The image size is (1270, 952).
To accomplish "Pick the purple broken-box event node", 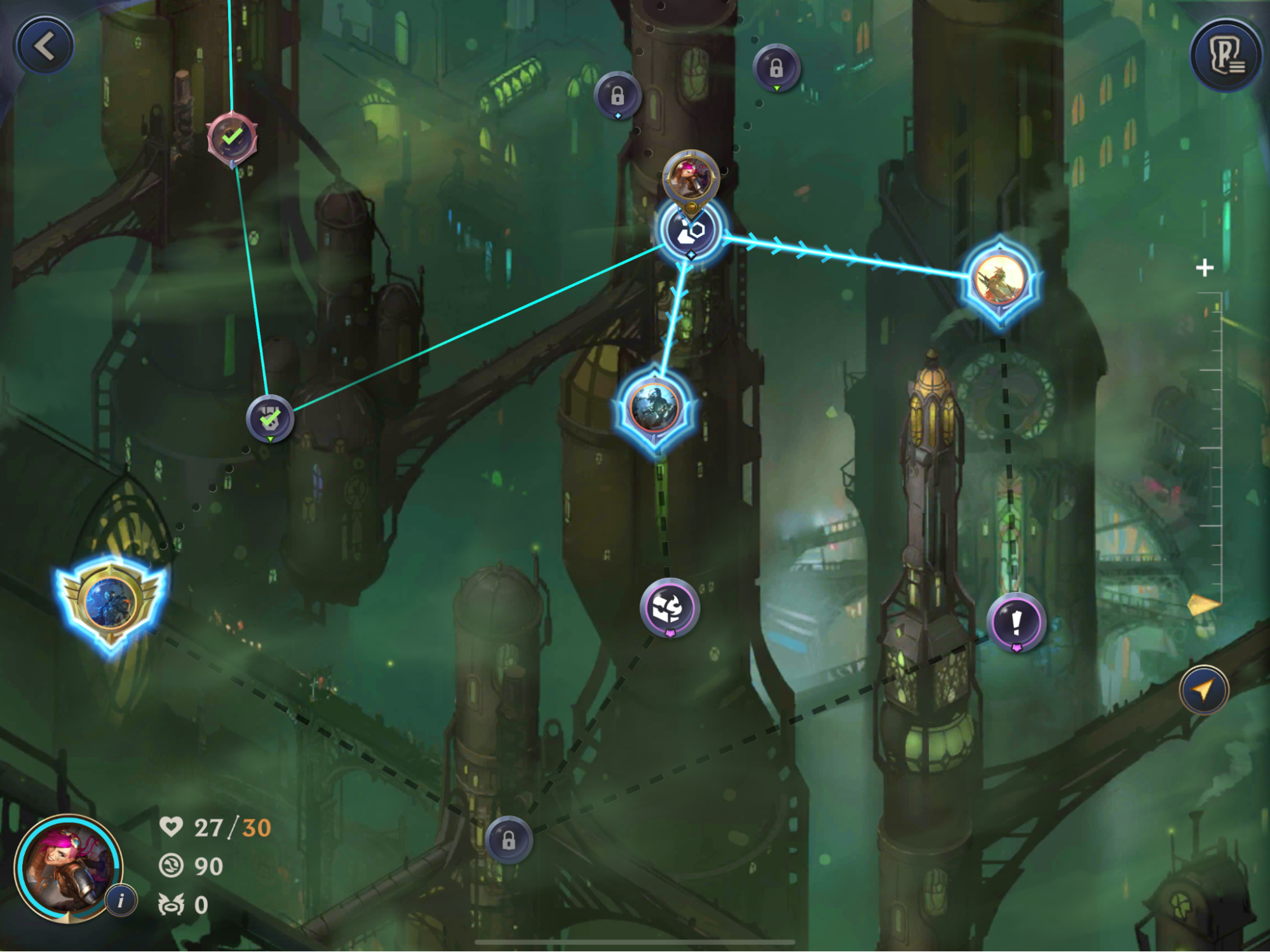I will [x=670, y=608].
